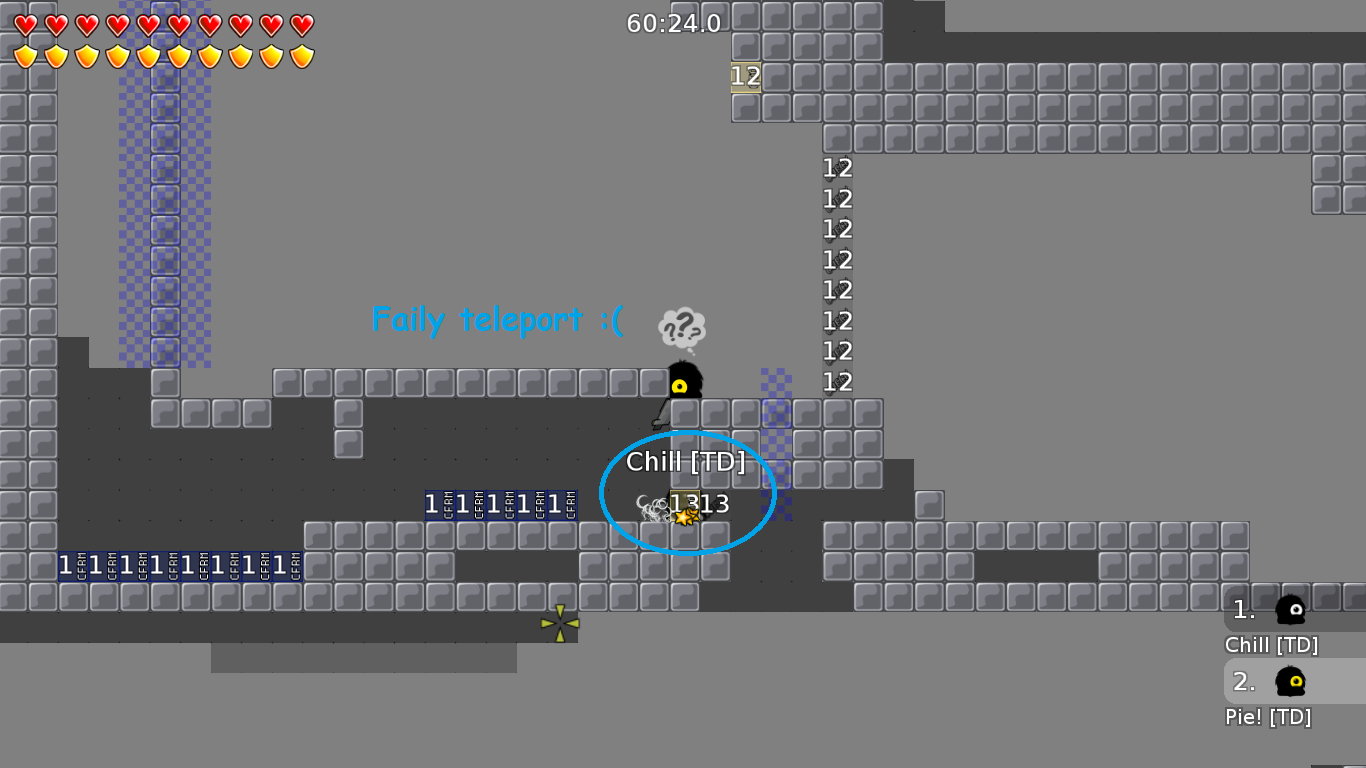
Task: Click the rank '1.' leaderboard entry
Action: (x=1244, y=608)
